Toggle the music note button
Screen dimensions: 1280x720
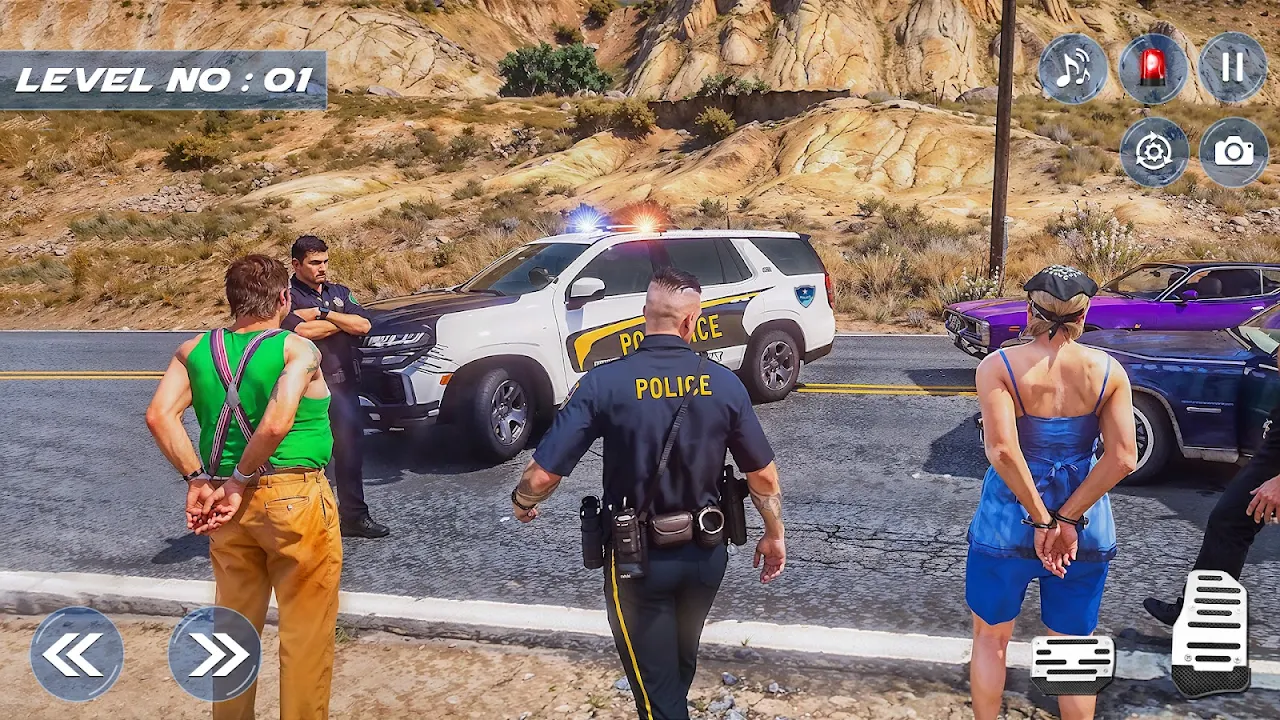tap(1073, 68)
